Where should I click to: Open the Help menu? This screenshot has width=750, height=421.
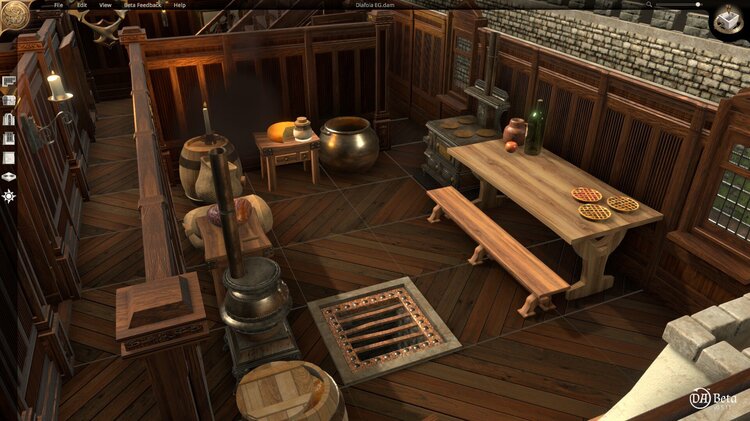coord(180,5)
